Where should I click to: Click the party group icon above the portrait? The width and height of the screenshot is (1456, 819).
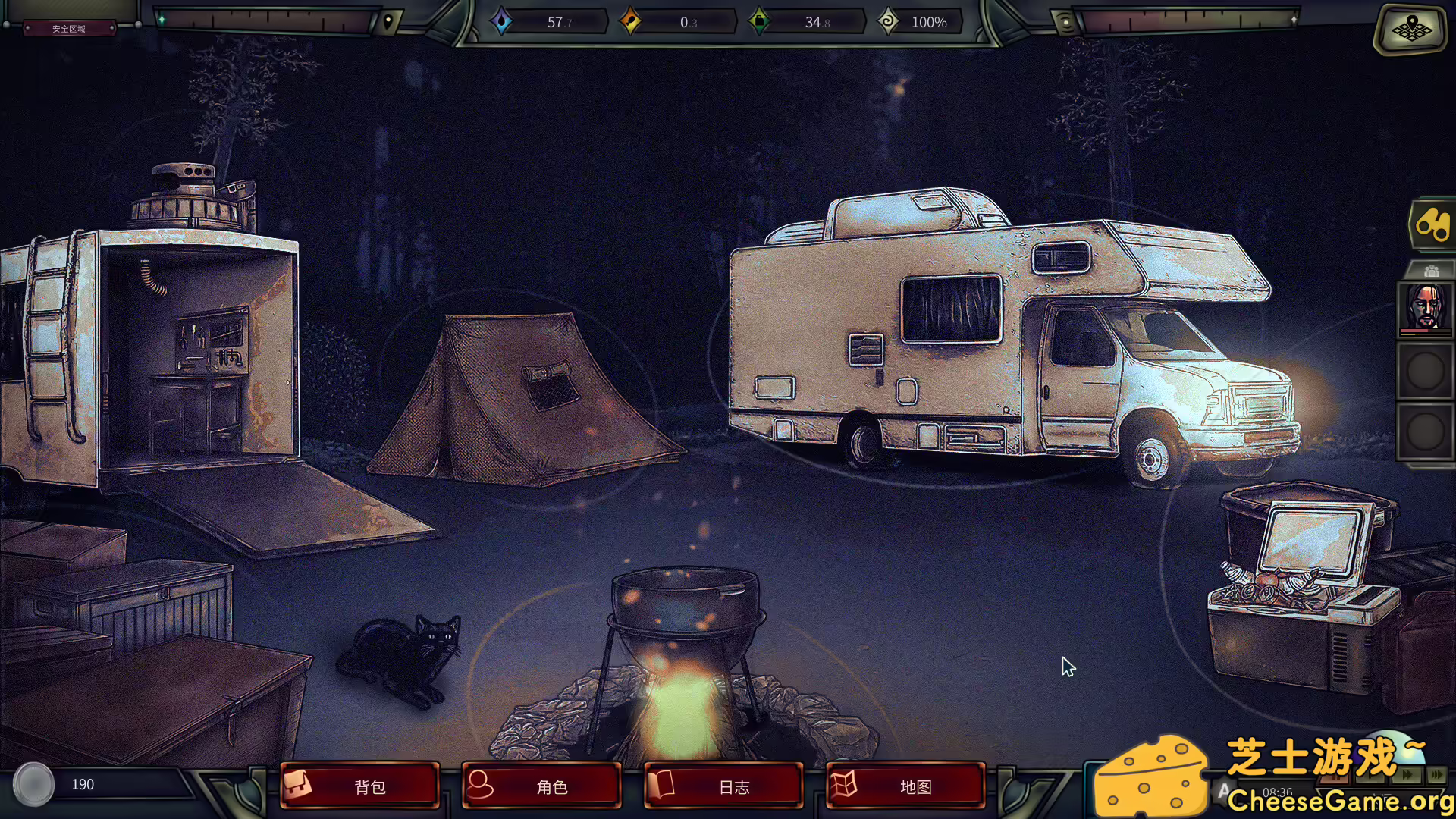(x=1431, y=271)
